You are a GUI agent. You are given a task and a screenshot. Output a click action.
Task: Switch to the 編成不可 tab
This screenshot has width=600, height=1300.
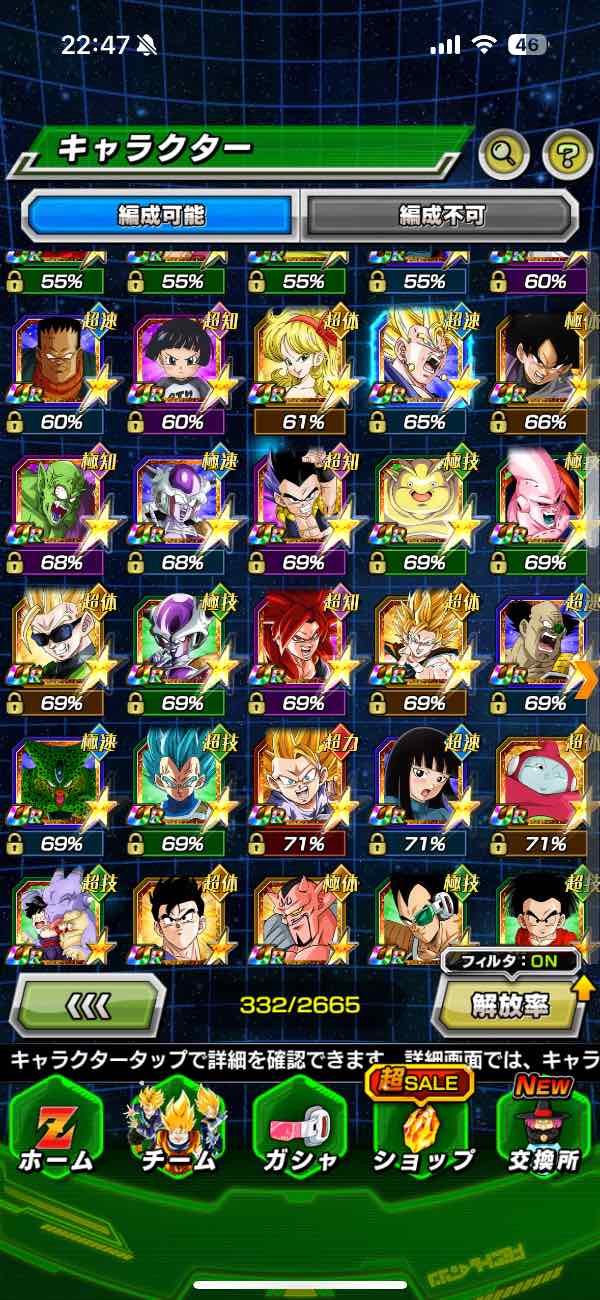[x=441, y=215]
